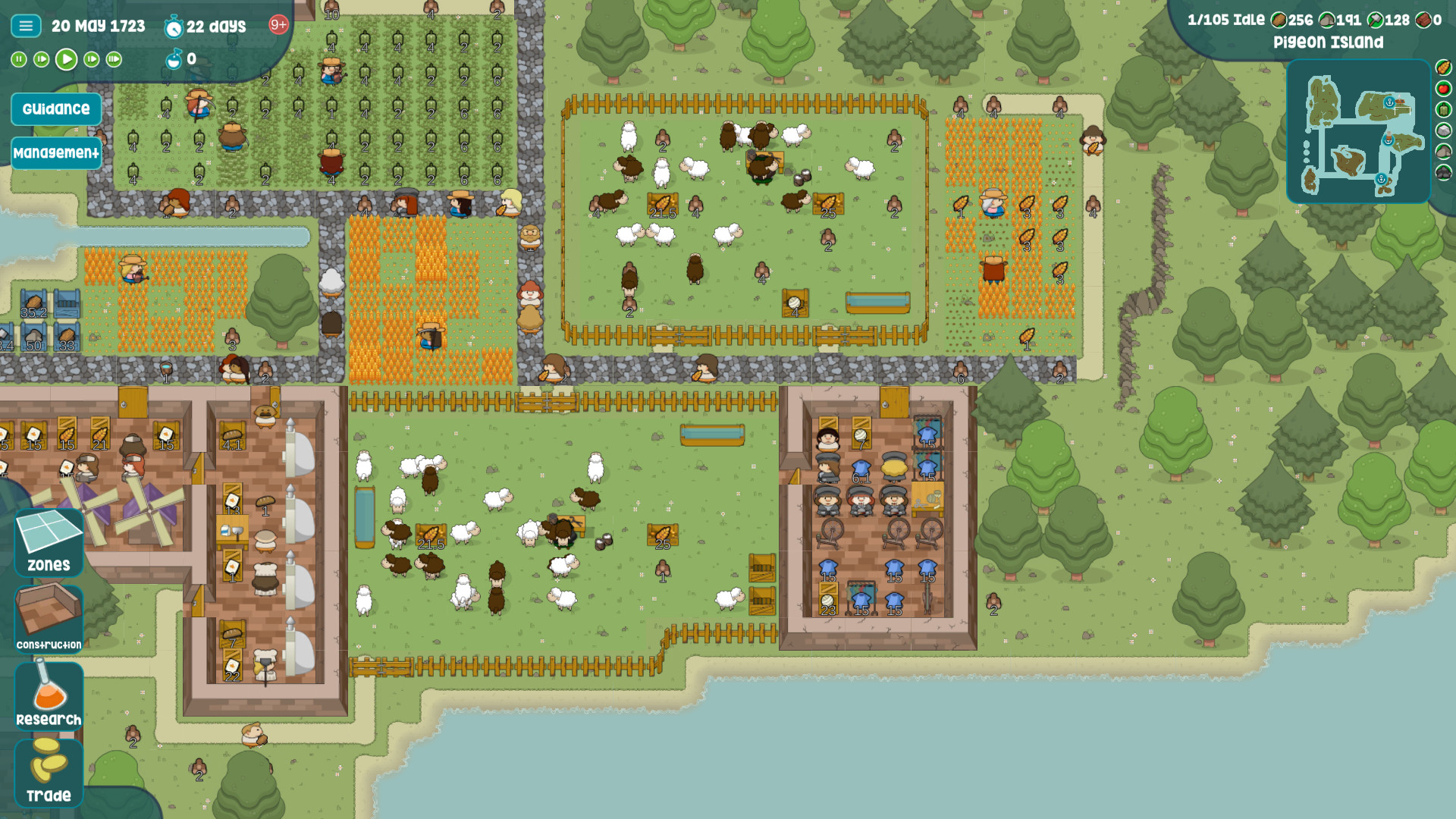This screenshot has height=819, width=1456.
Task: Open the Guidance menu
Action: point(56,109)
